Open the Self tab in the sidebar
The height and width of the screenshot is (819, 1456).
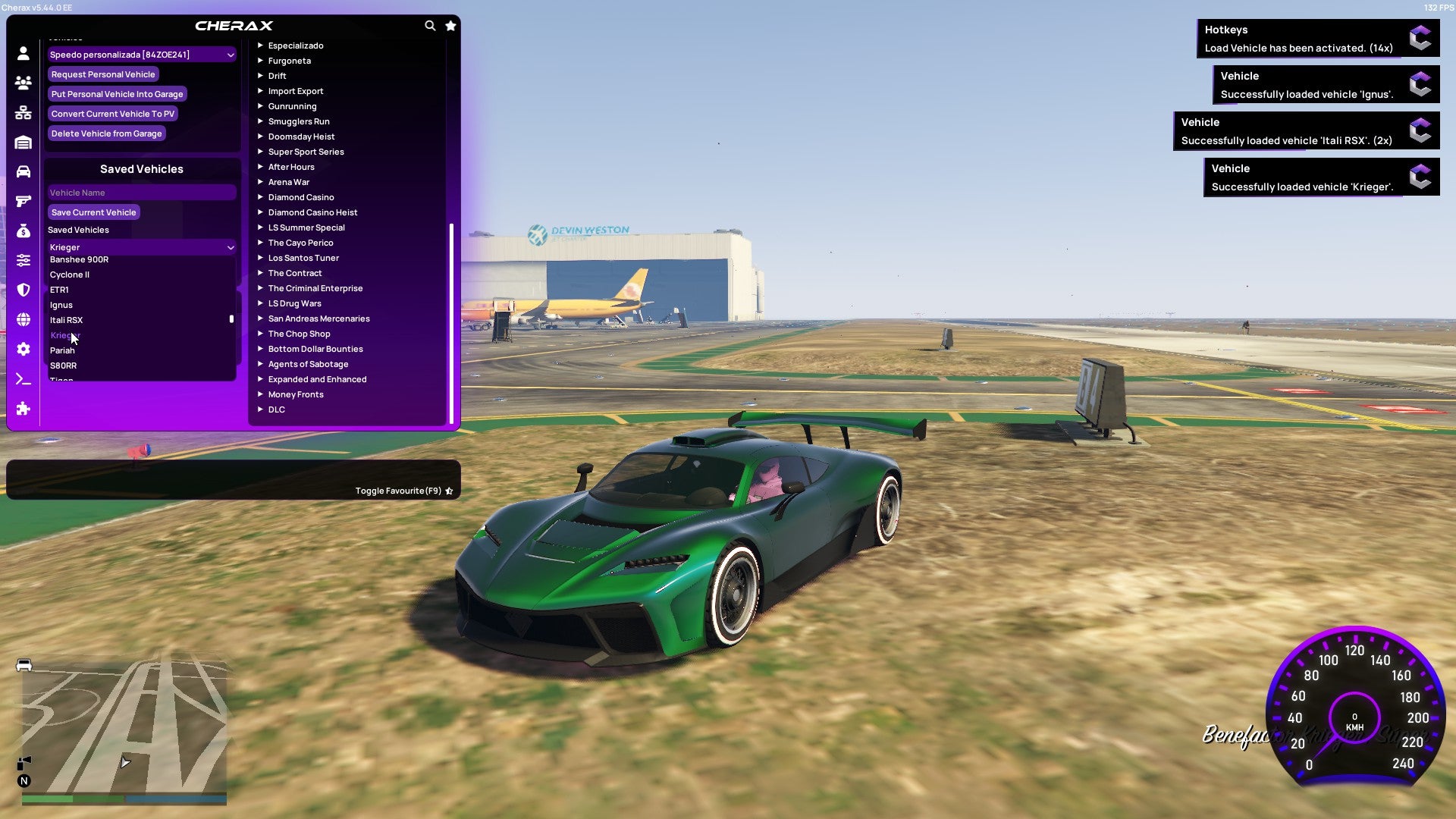pos(23,54)
